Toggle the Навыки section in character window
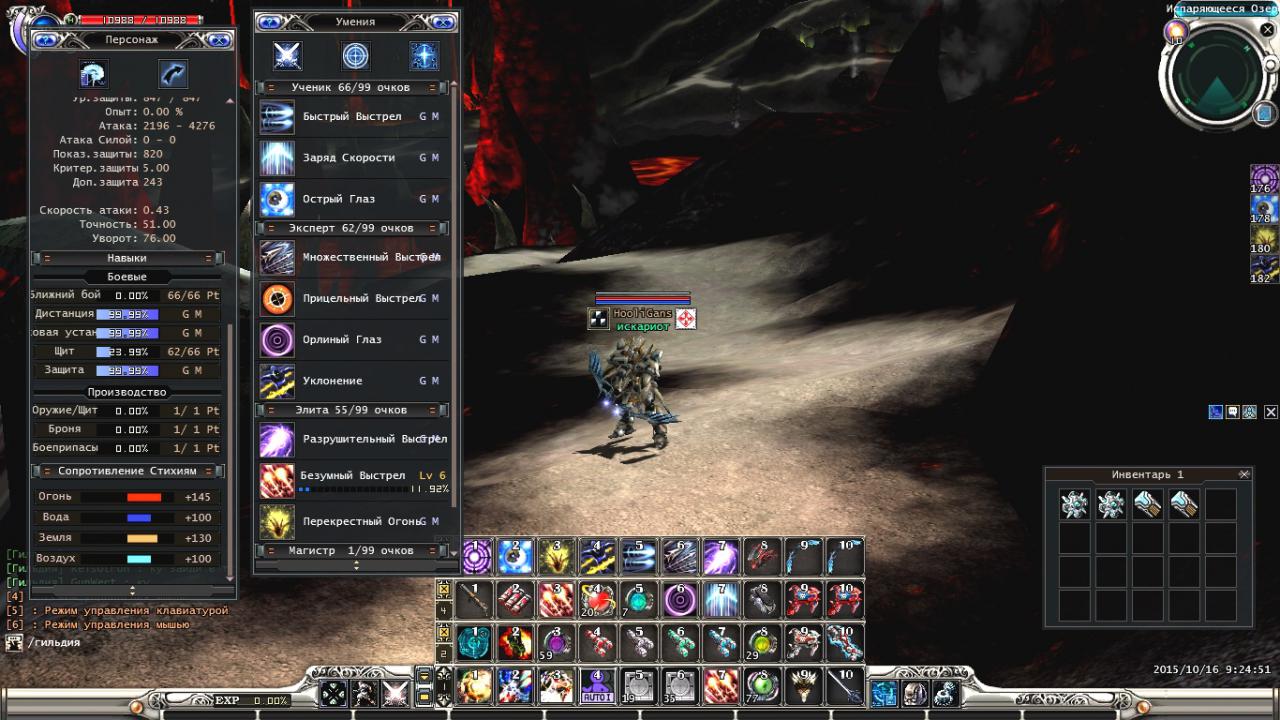The image size is (1280, 720). click(127, 258)
